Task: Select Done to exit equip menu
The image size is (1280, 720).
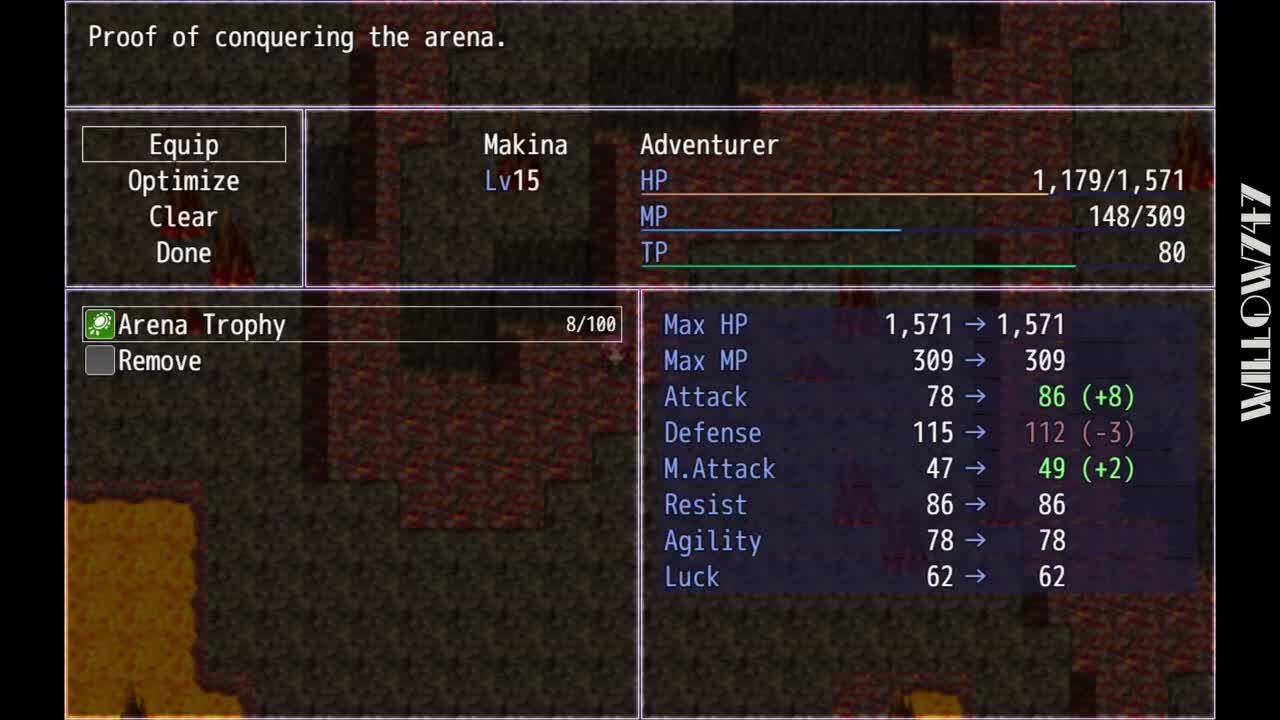Action: (x=184, y=253)
